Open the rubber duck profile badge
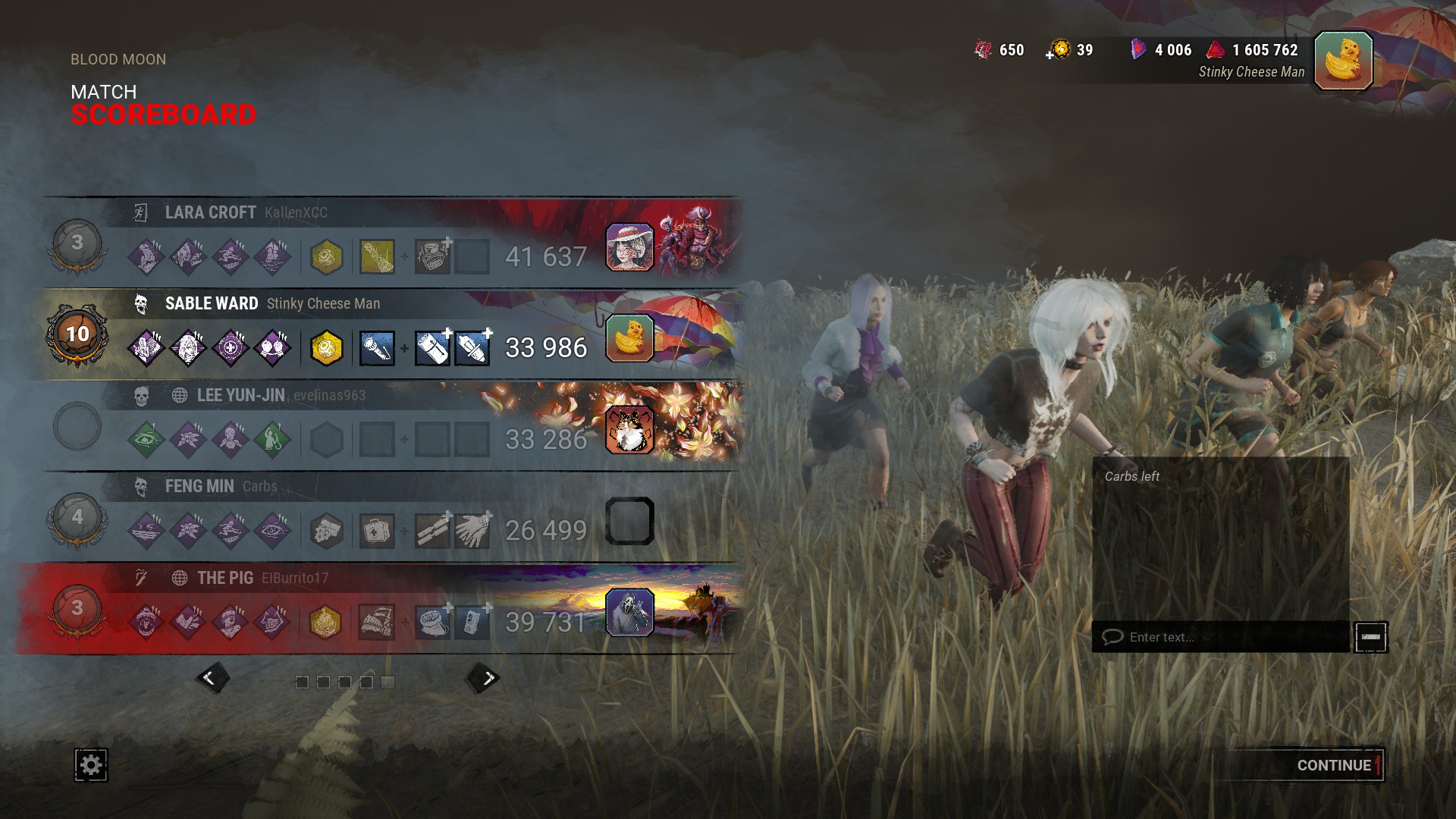This screenshot has width=1456, height=819. [x=1343, y=61]
